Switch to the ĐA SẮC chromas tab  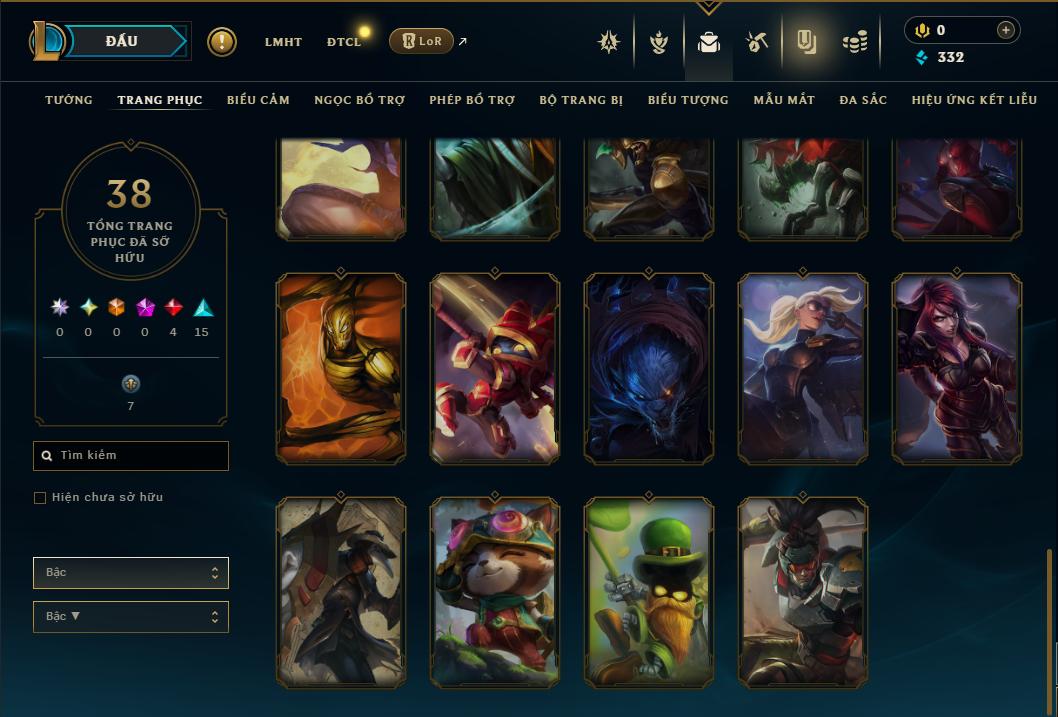(x=863, y=100)
